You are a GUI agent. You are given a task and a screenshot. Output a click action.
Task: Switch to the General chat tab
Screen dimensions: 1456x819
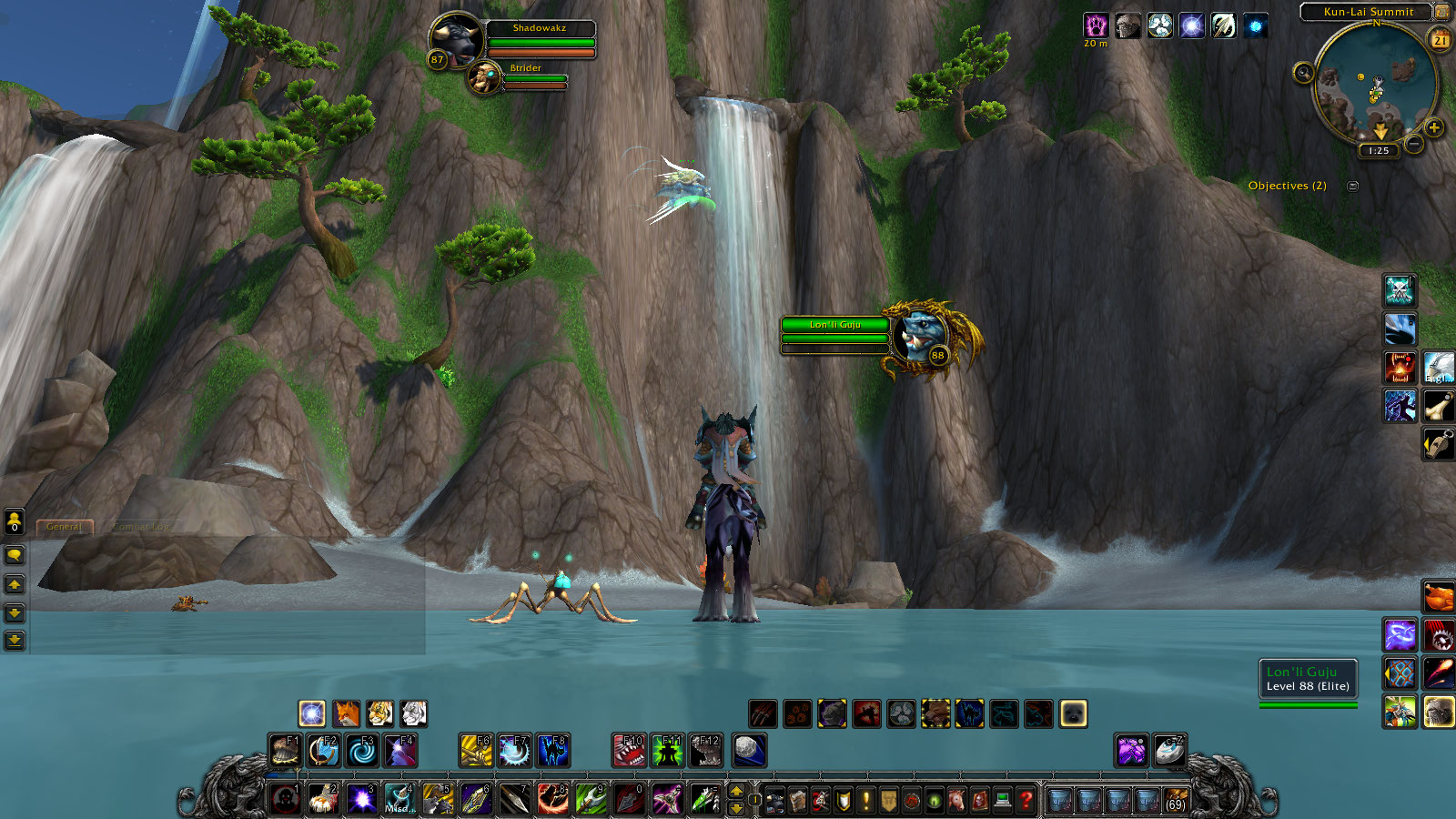pos(64,527)
